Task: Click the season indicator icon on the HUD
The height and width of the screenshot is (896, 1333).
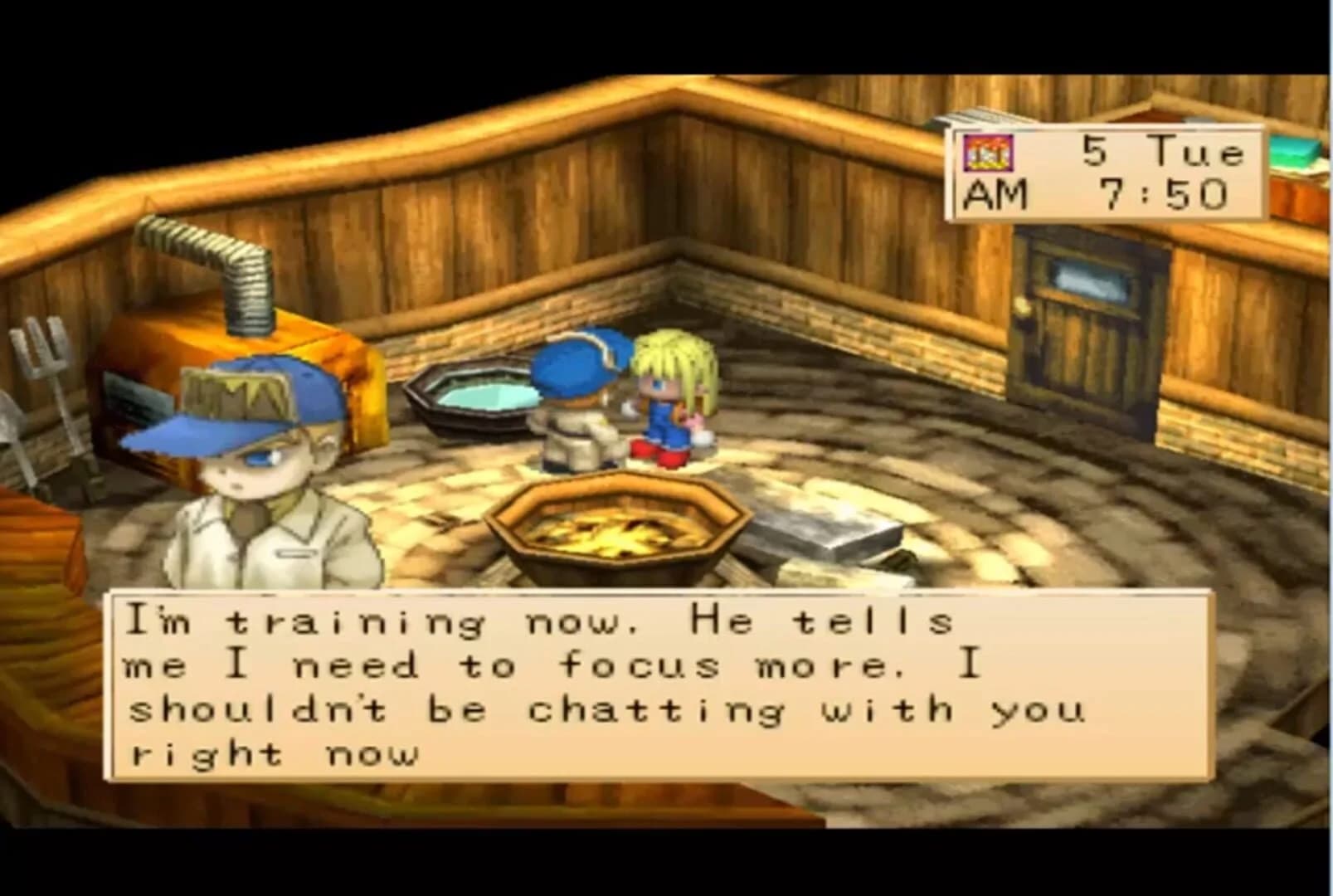Action: (987, 152)
